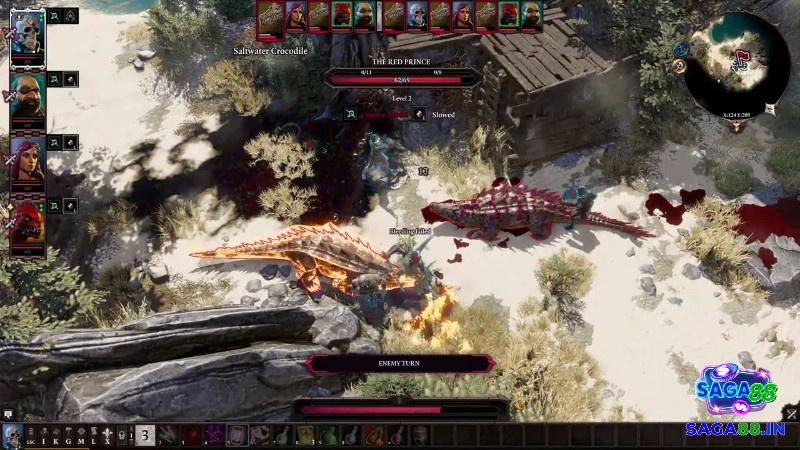Activate the purple skill in the hotbar
The height and width of the screenshot is (450, 800).
[x=213, y=434]
